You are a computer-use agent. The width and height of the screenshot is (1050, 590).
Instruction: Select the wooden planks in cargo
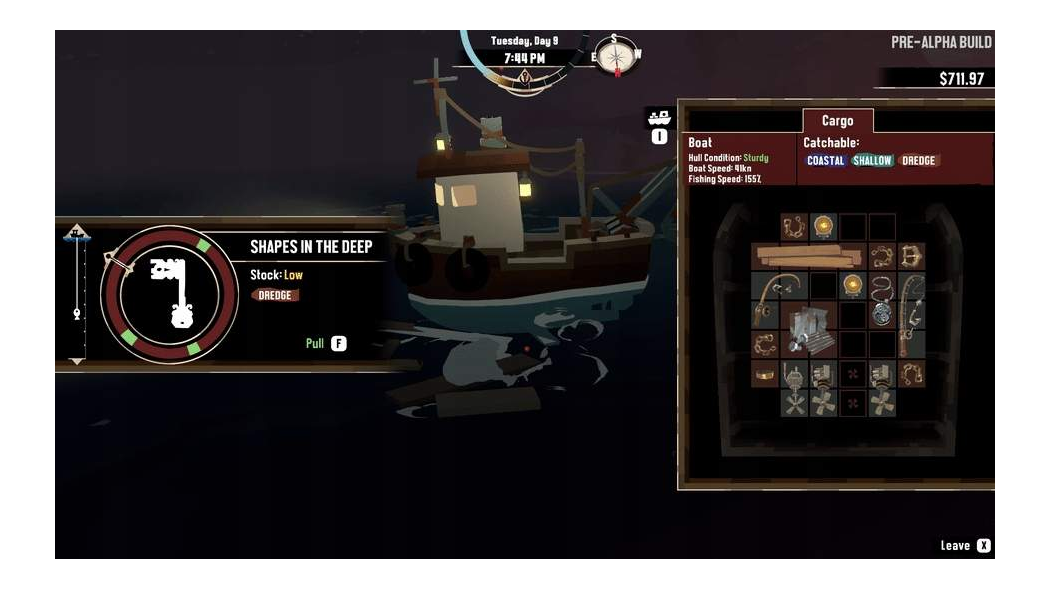(808, 256)
